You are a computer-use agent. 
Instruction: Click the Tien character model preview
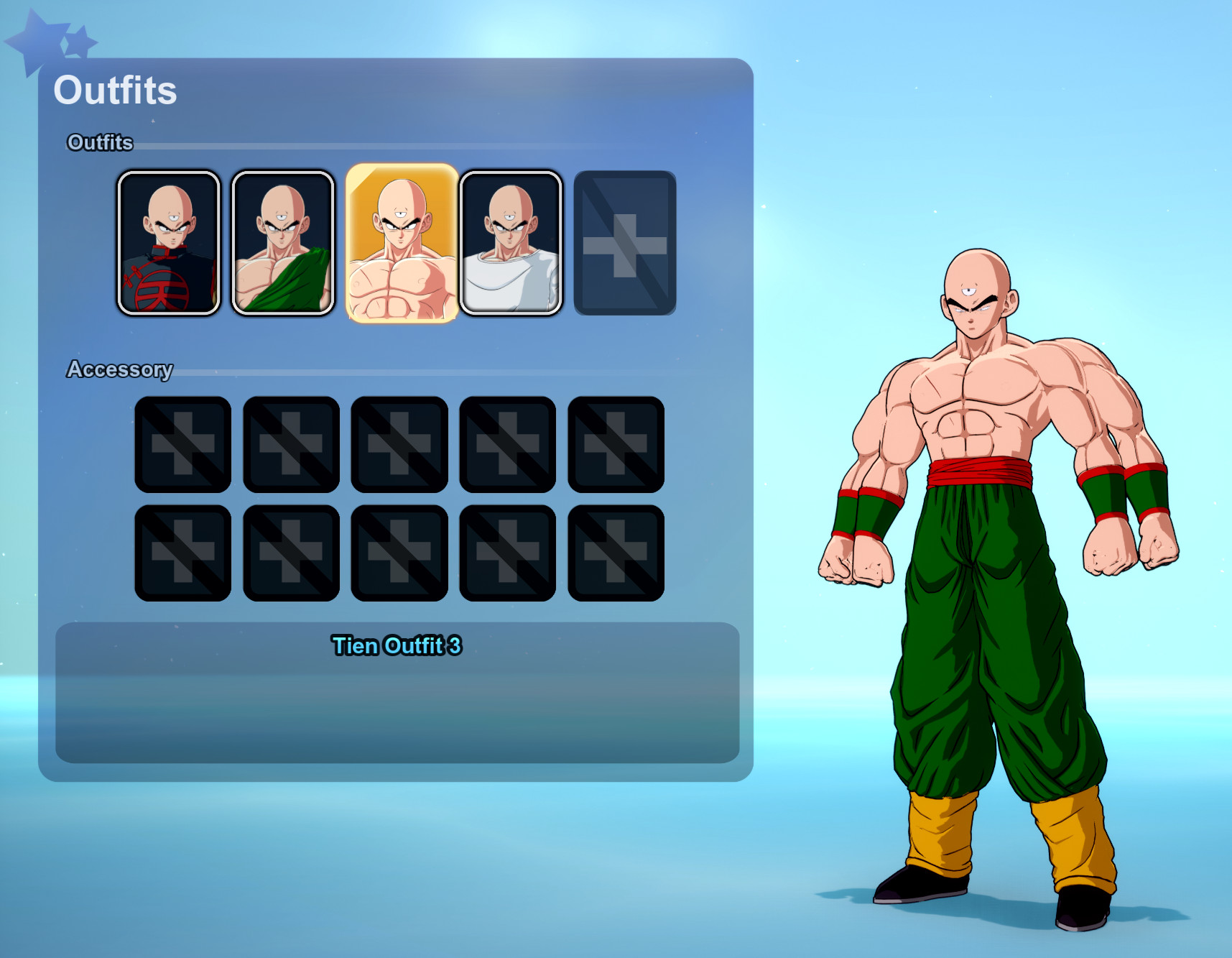(991, 575)
